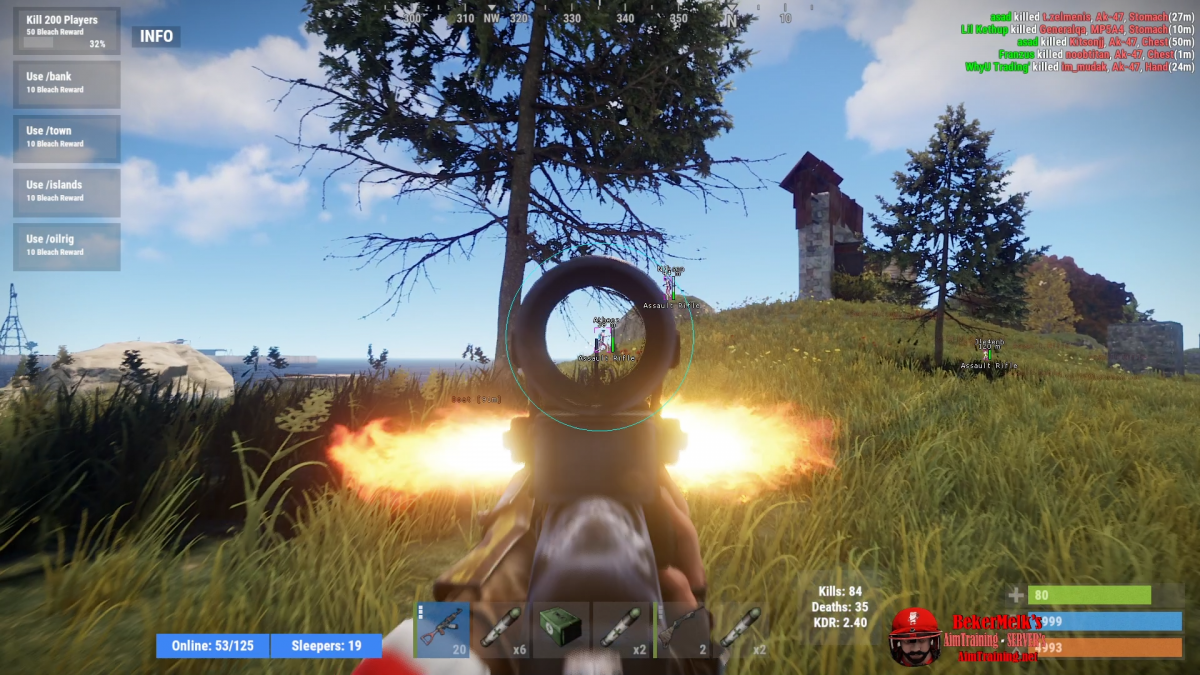Select the assault rifle hotbar slot
This screenshot has width=1200, height=675.
(442, 630)
